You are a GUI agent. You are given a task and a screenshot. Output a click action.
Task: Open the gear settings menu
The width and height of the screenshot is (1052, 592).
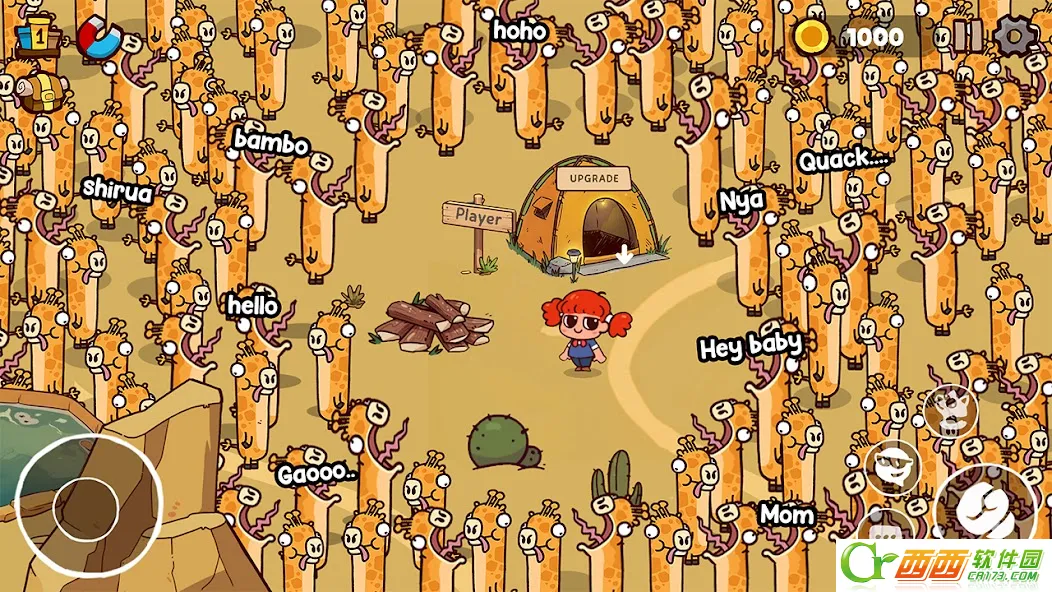click(x=1015, y=37)
